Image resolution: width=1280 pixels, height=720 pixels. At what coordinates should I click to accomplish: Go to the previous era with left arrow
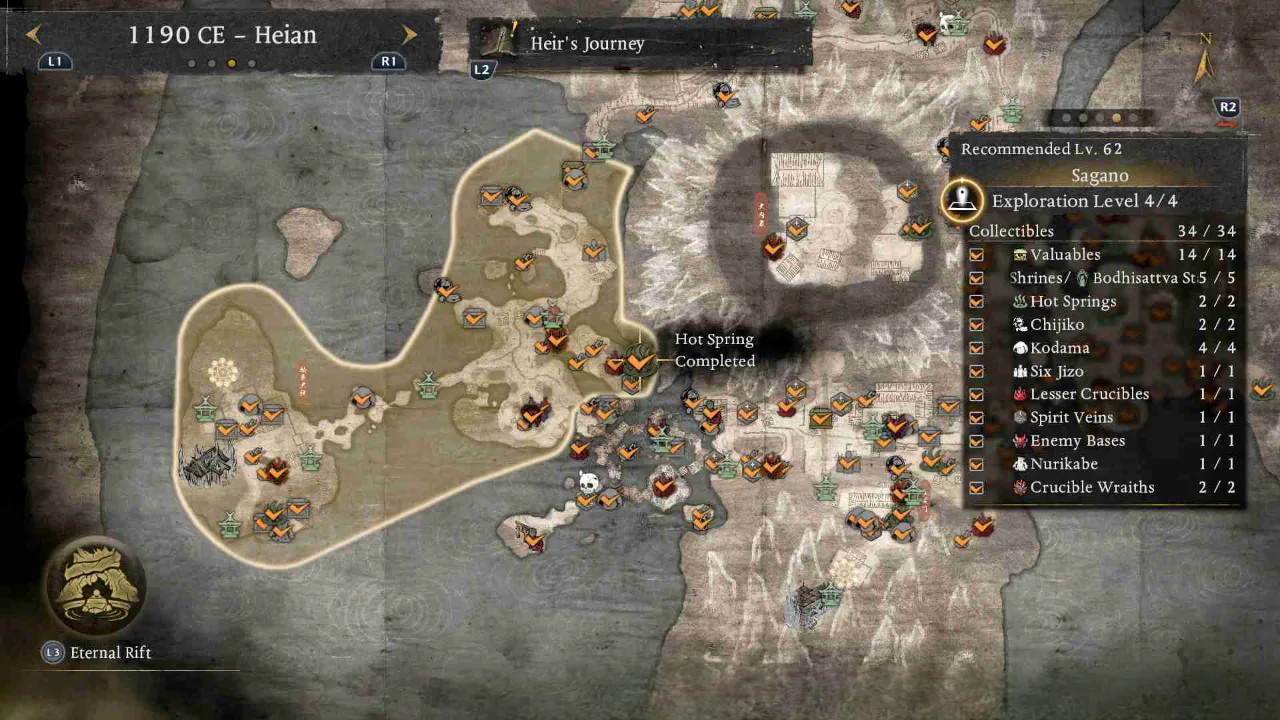(33, 35)
